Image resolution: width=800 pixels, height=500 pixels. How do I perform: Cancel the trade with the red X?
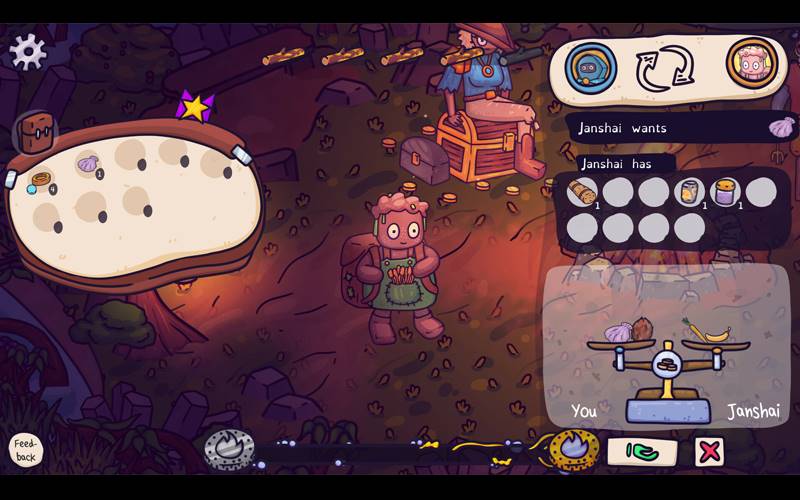(x=710, y=452)
